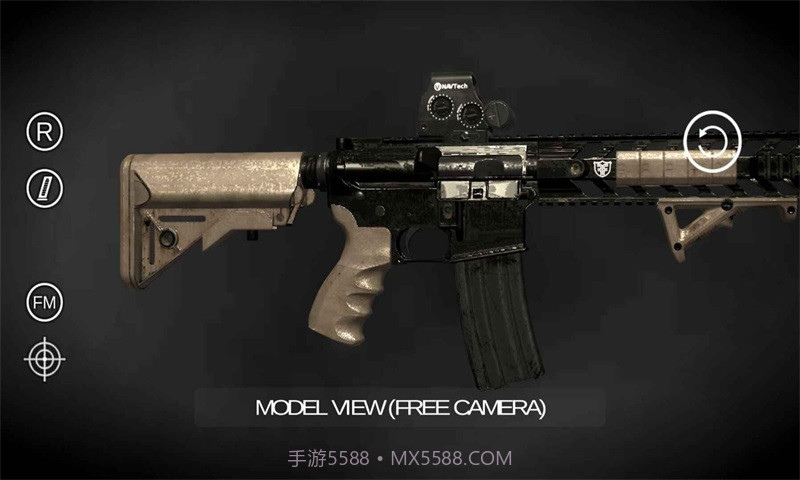
Task: Tap the circular R reload button
Action: click(x=44, y=131)
